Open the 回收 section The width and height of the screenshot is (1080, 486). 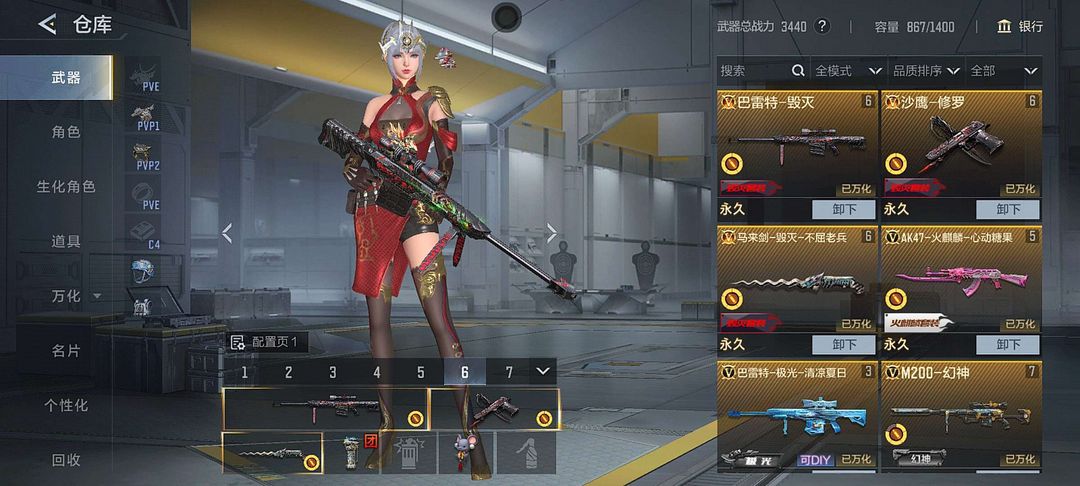pos(66,460)
